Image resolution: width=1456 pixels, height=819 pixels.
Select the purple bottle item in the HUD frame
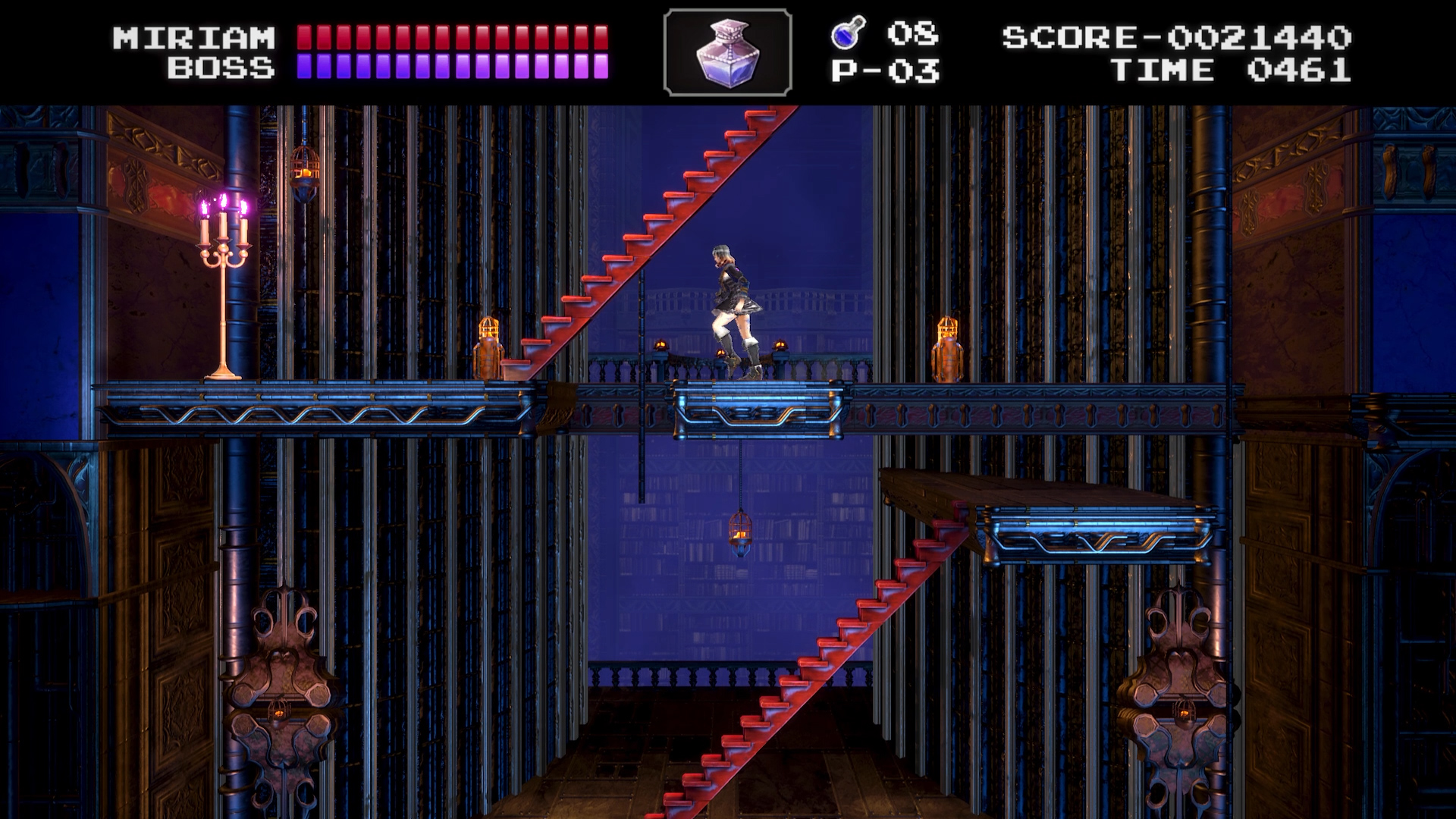click(726, 53)
